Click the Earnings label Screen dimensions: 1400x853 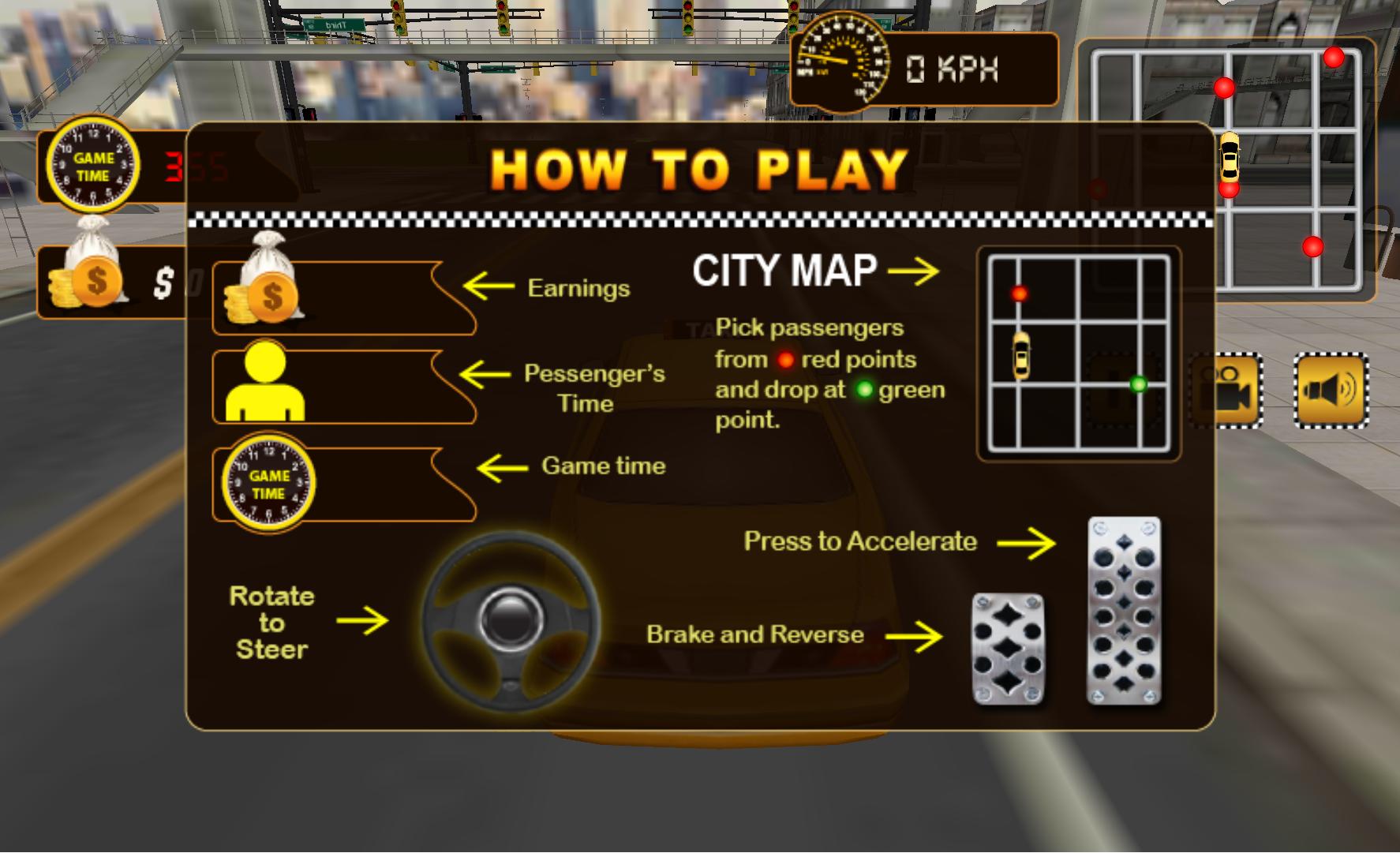point(578,288)
